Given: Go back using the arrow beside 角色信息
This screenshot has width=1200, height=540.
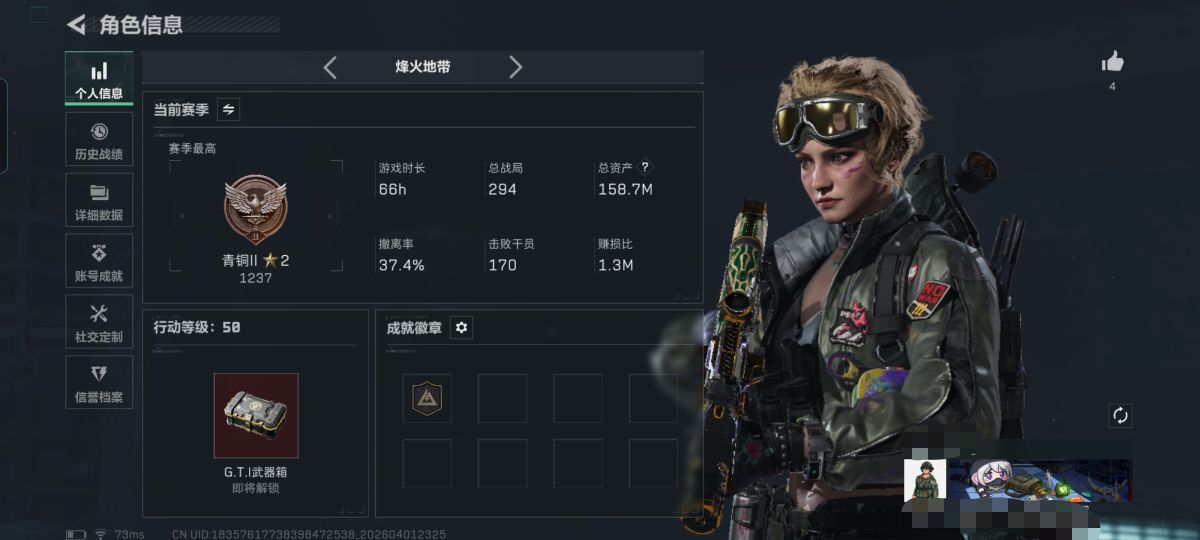Looking at the screenshot, I should (x=76, y=25).
